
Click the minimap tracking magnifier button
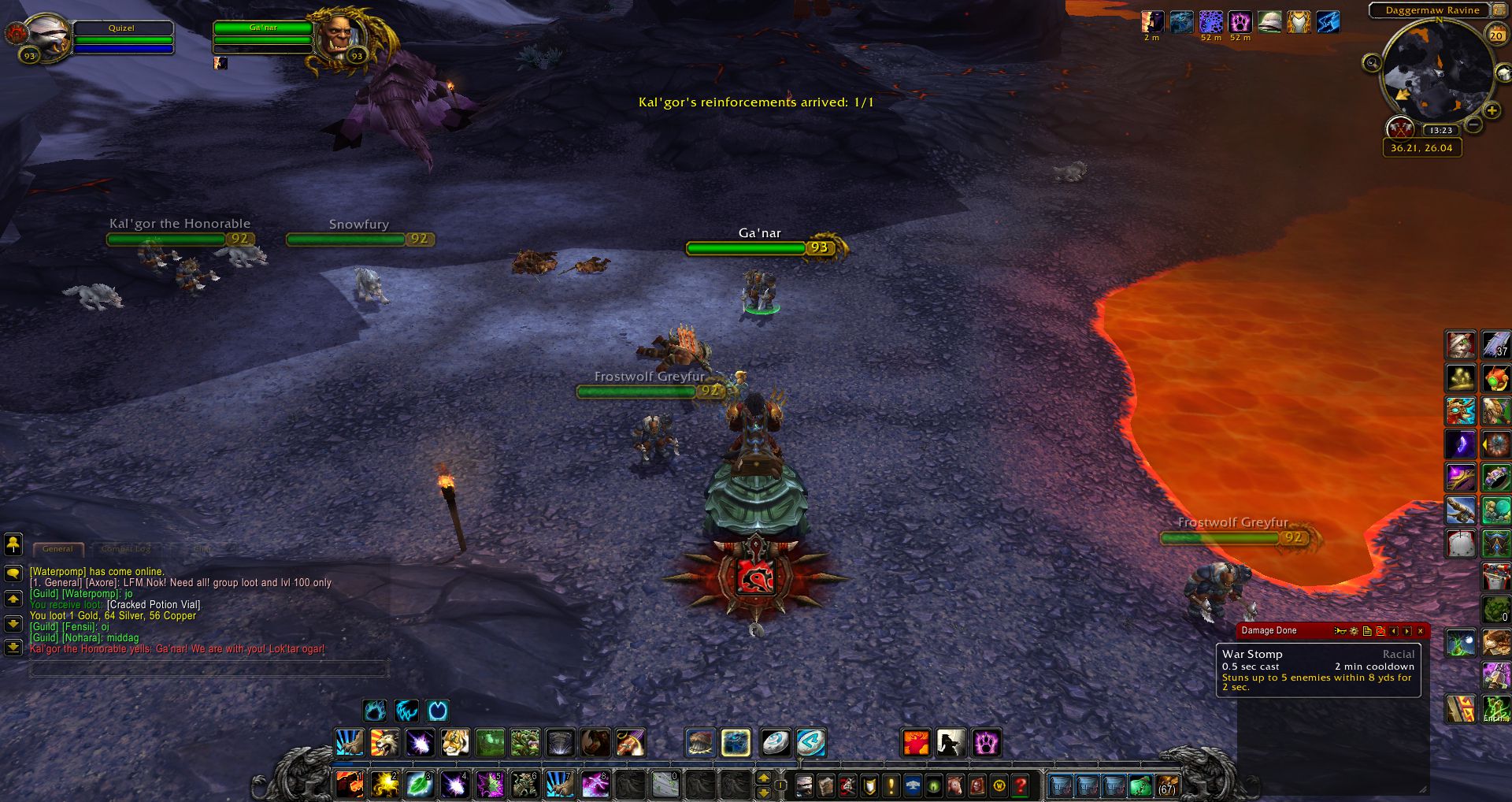pyautogui.click(x=1372, y=63)
